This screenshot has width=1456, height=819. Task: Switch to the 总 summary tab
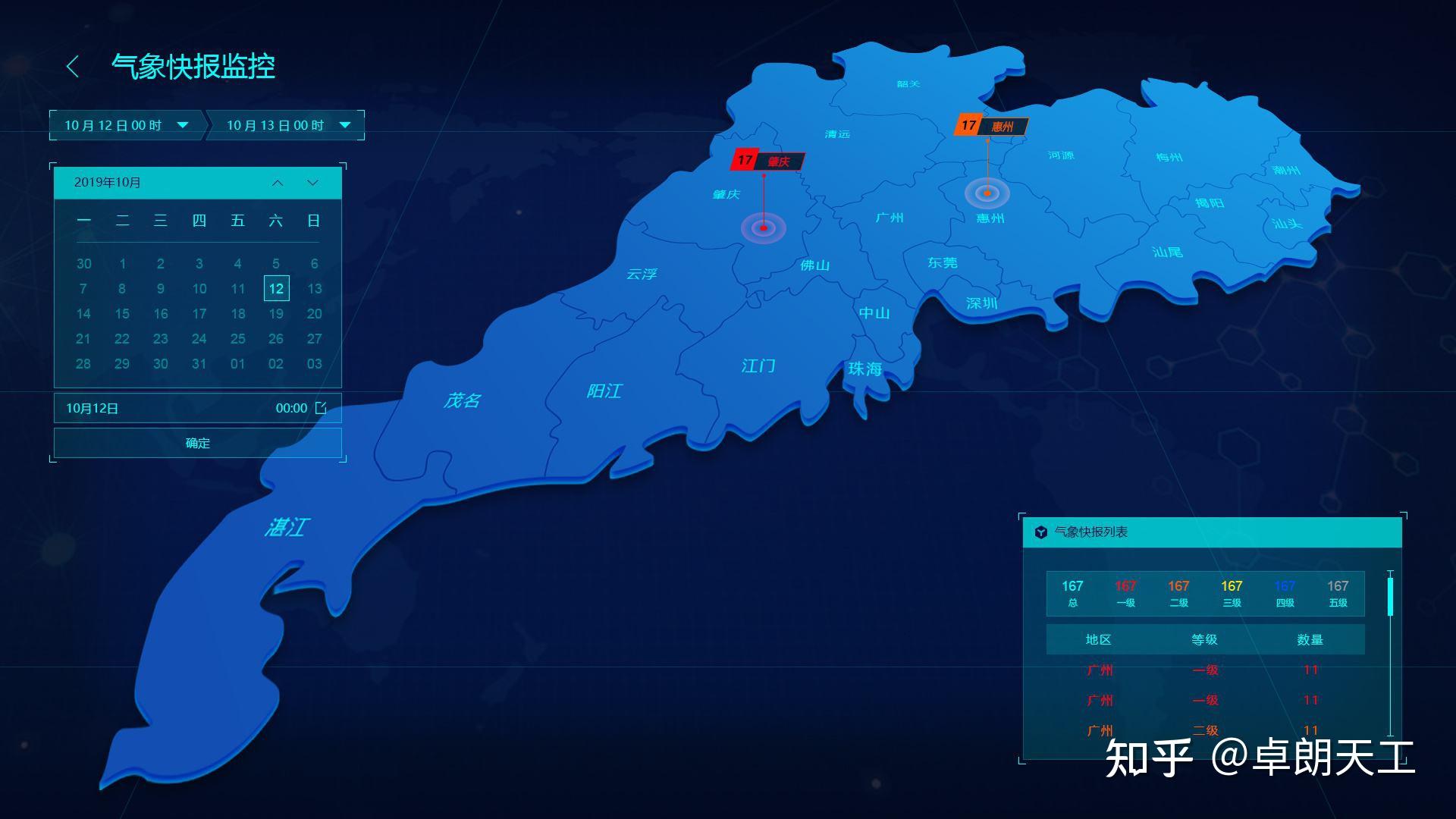[x=1072, y=593]
